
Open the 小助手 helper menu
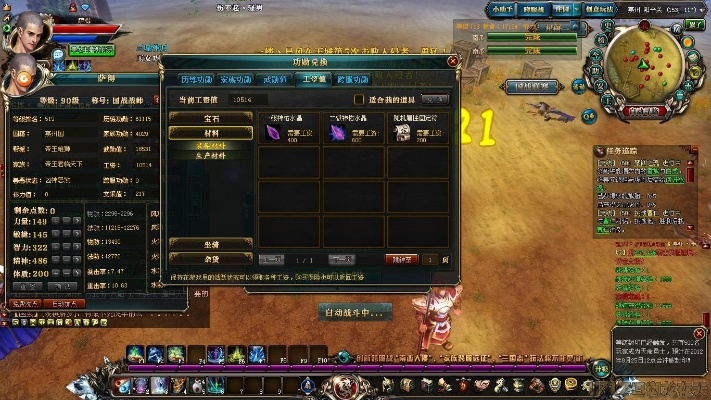[504, 8]
